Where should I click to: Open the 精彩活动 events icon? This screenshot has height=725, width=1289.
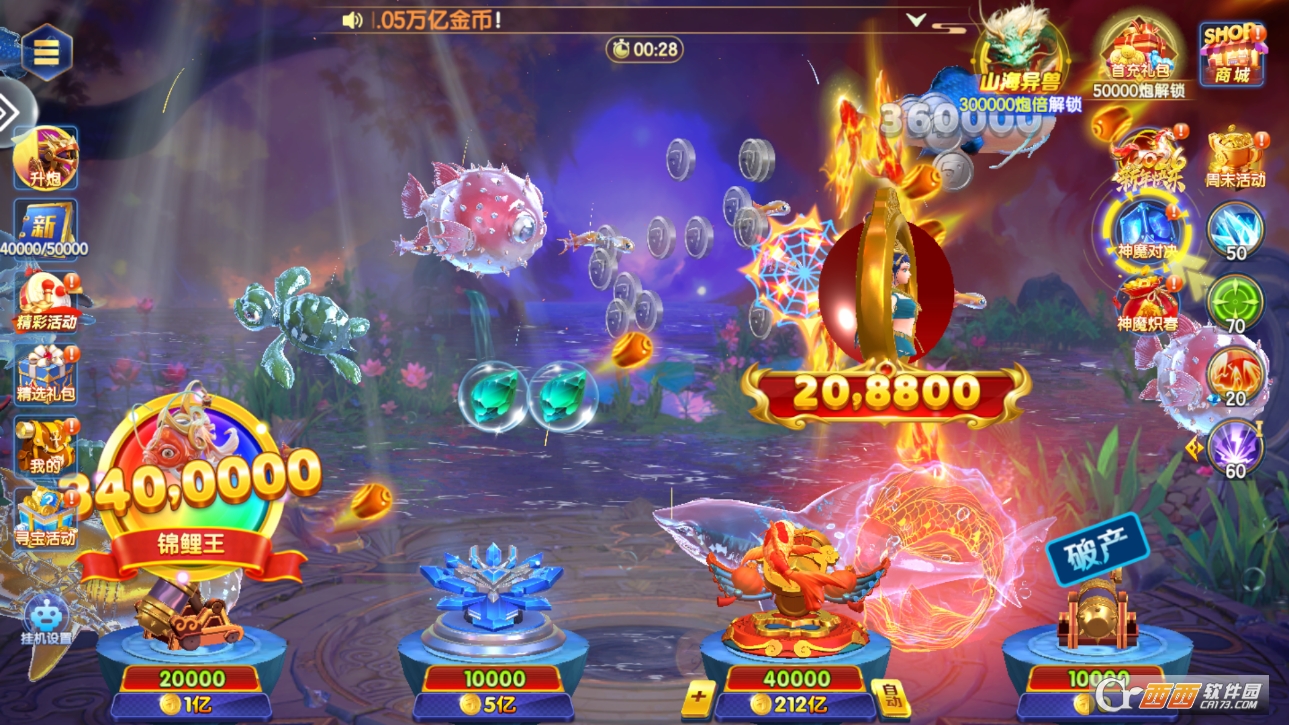click(46, 300)
